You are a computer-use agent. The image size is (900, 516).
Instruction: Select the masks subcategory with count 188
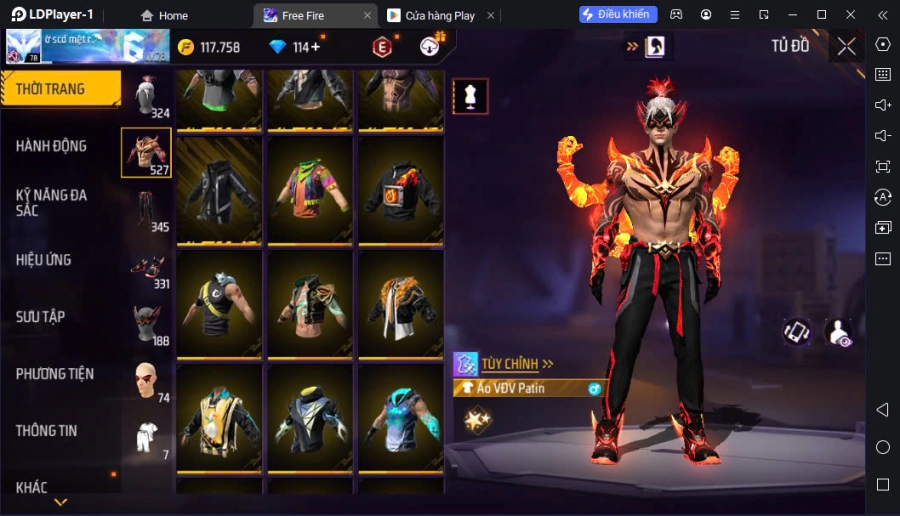146,324
